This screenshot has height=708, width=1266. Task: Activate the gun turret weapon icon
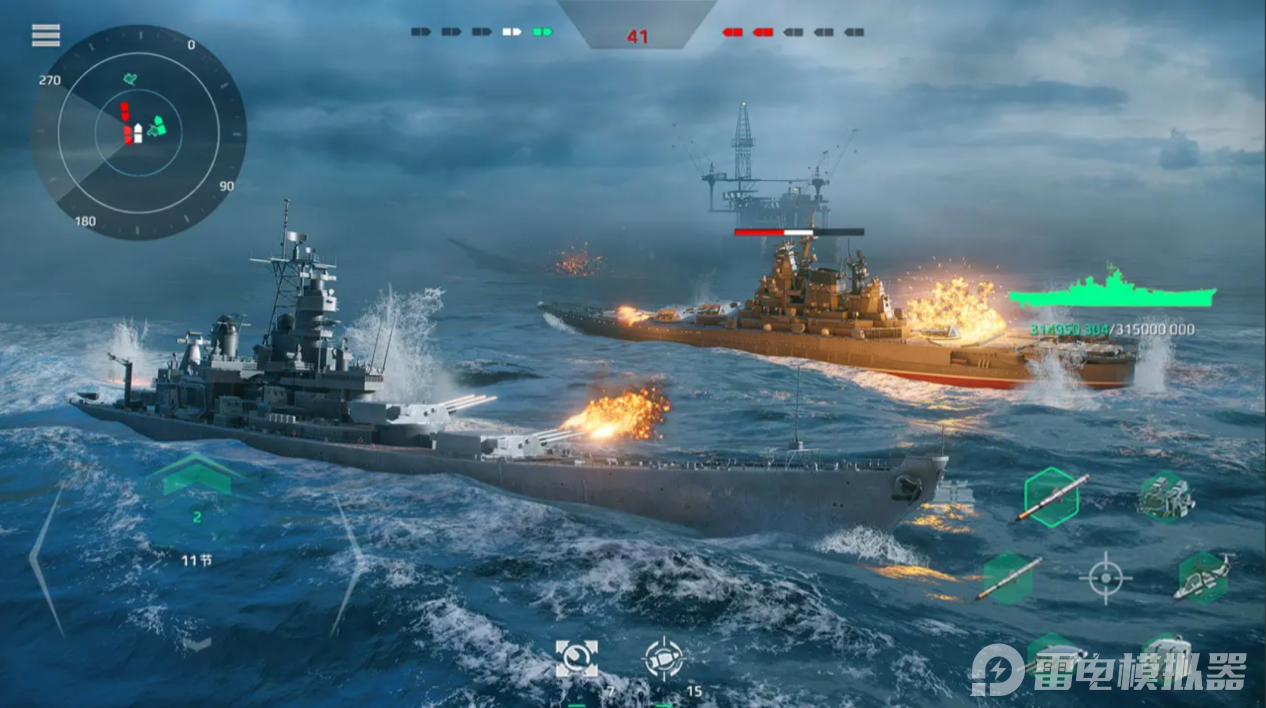click(1166, 496)
